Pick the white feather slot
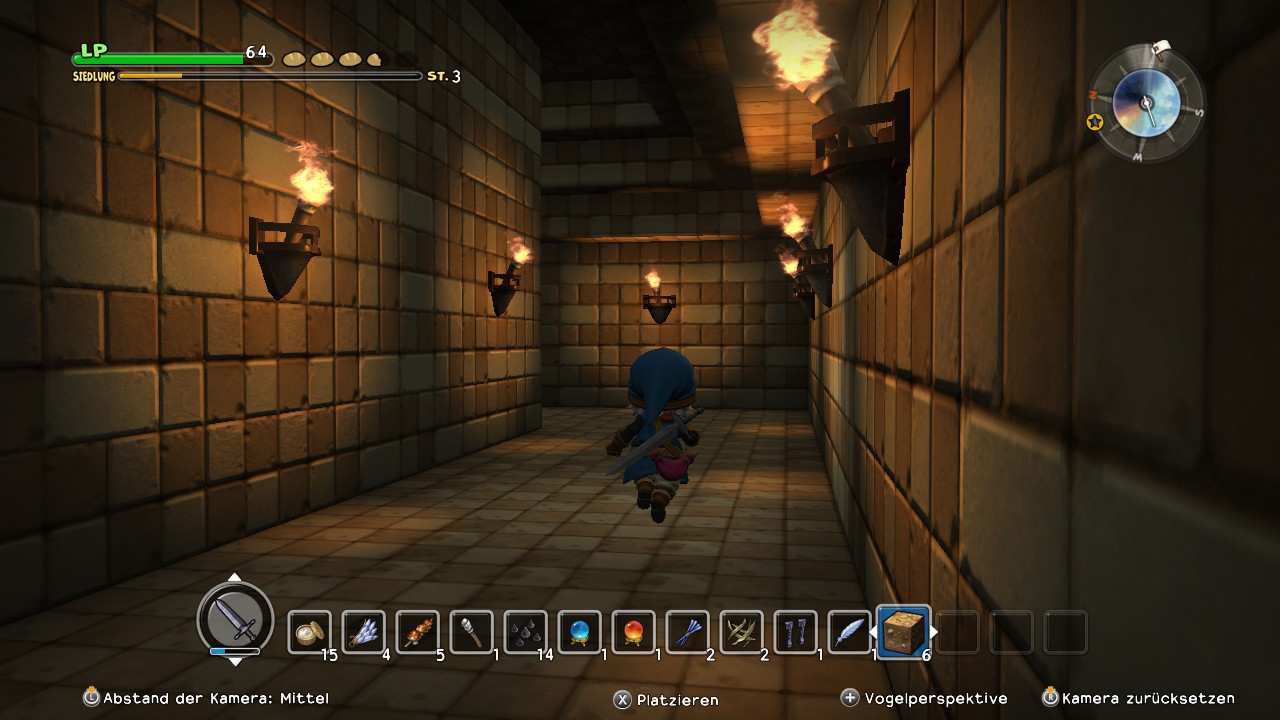Image resolution: width=1280 pixels, height=720 pixels. pyautogui.click(x=849, y=632)
